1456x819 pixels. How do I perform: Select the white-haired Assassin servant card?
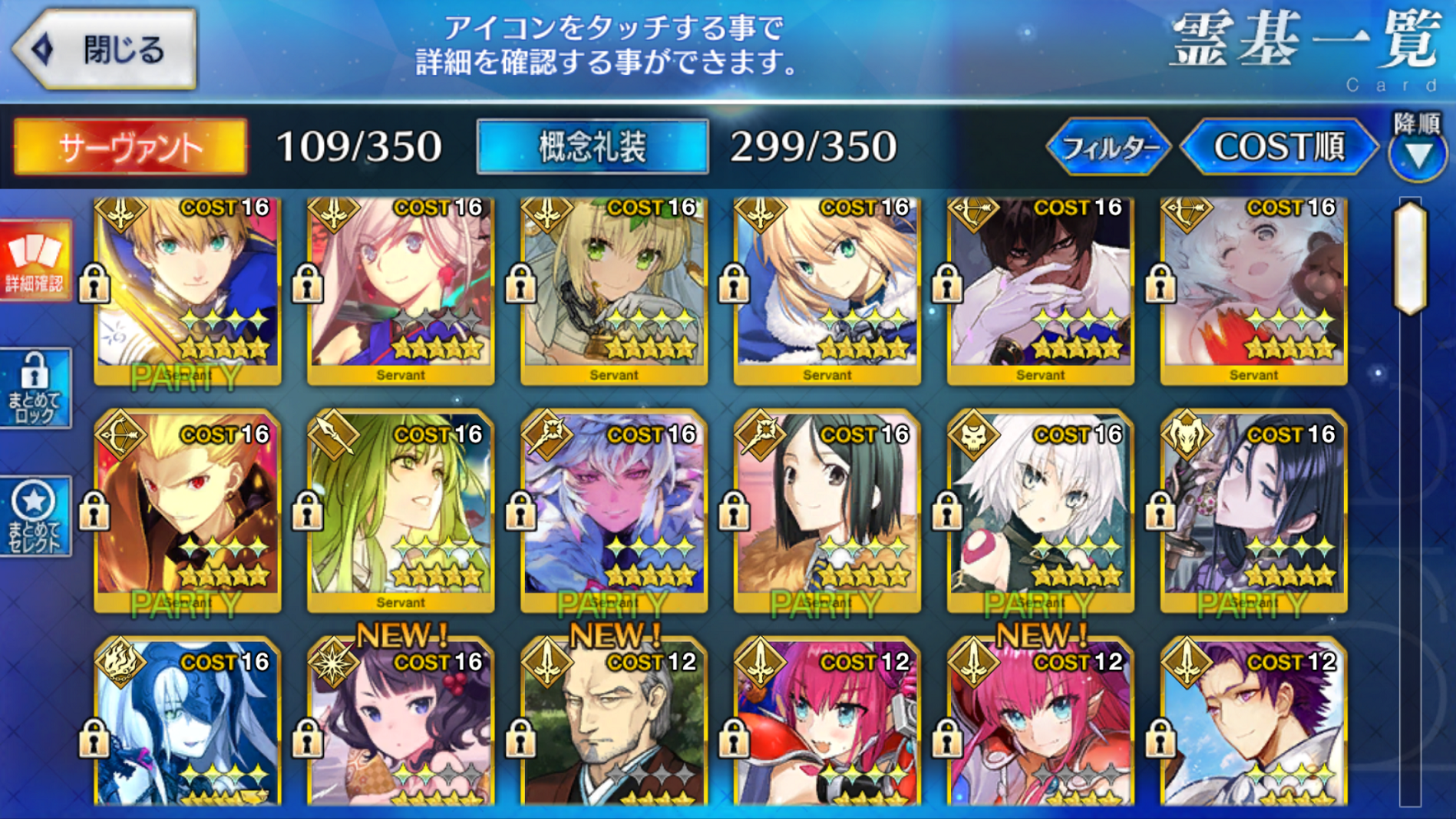(1040, 511)
